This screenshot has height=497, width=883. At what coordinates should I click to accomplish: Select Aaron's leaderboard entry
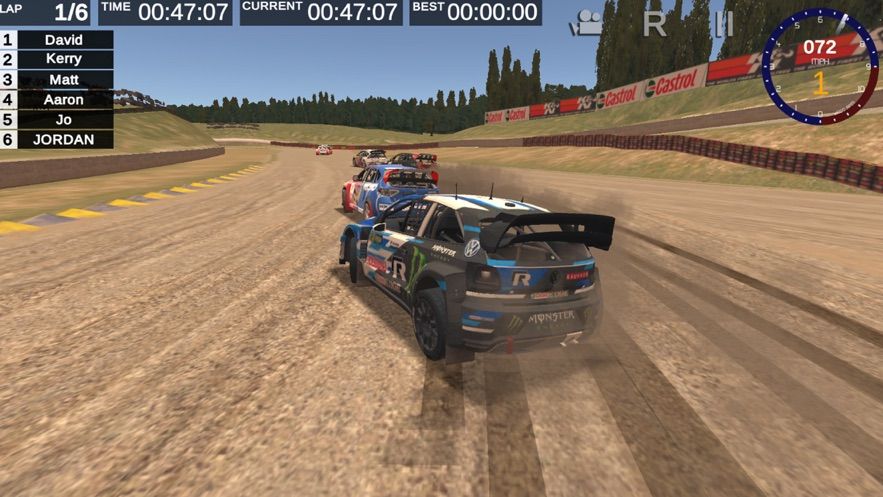(x=64, y=100)
